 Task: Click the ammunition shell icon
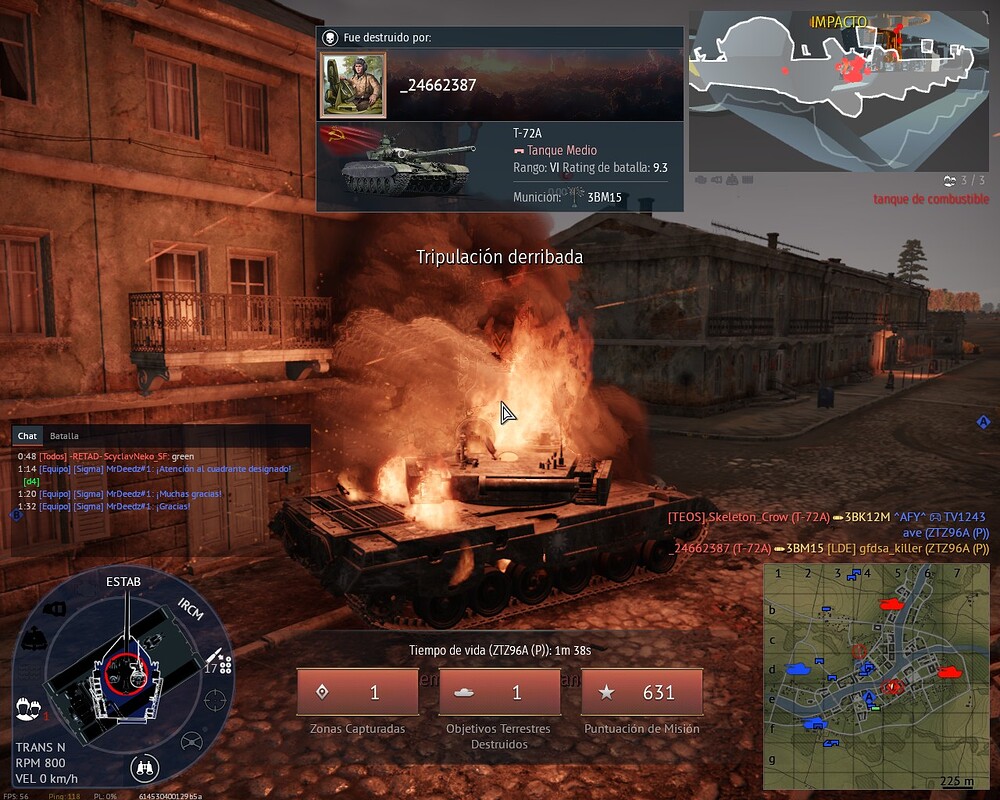coord(214,660)
